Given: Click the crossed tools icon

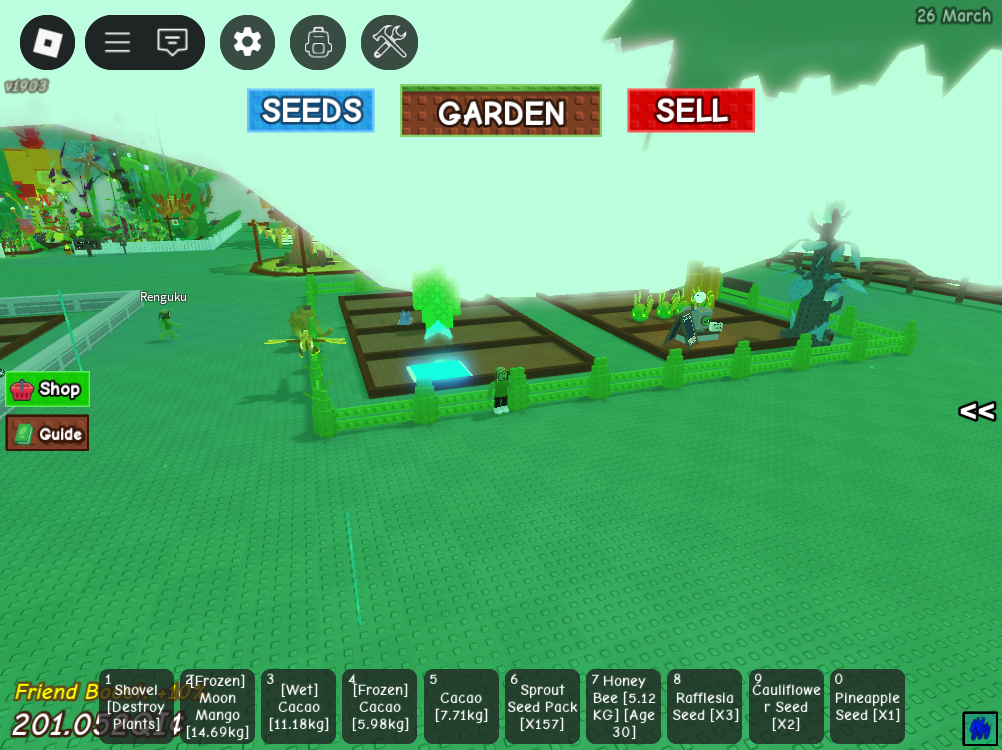Looking at the screenshot, I should coord(389,42).
